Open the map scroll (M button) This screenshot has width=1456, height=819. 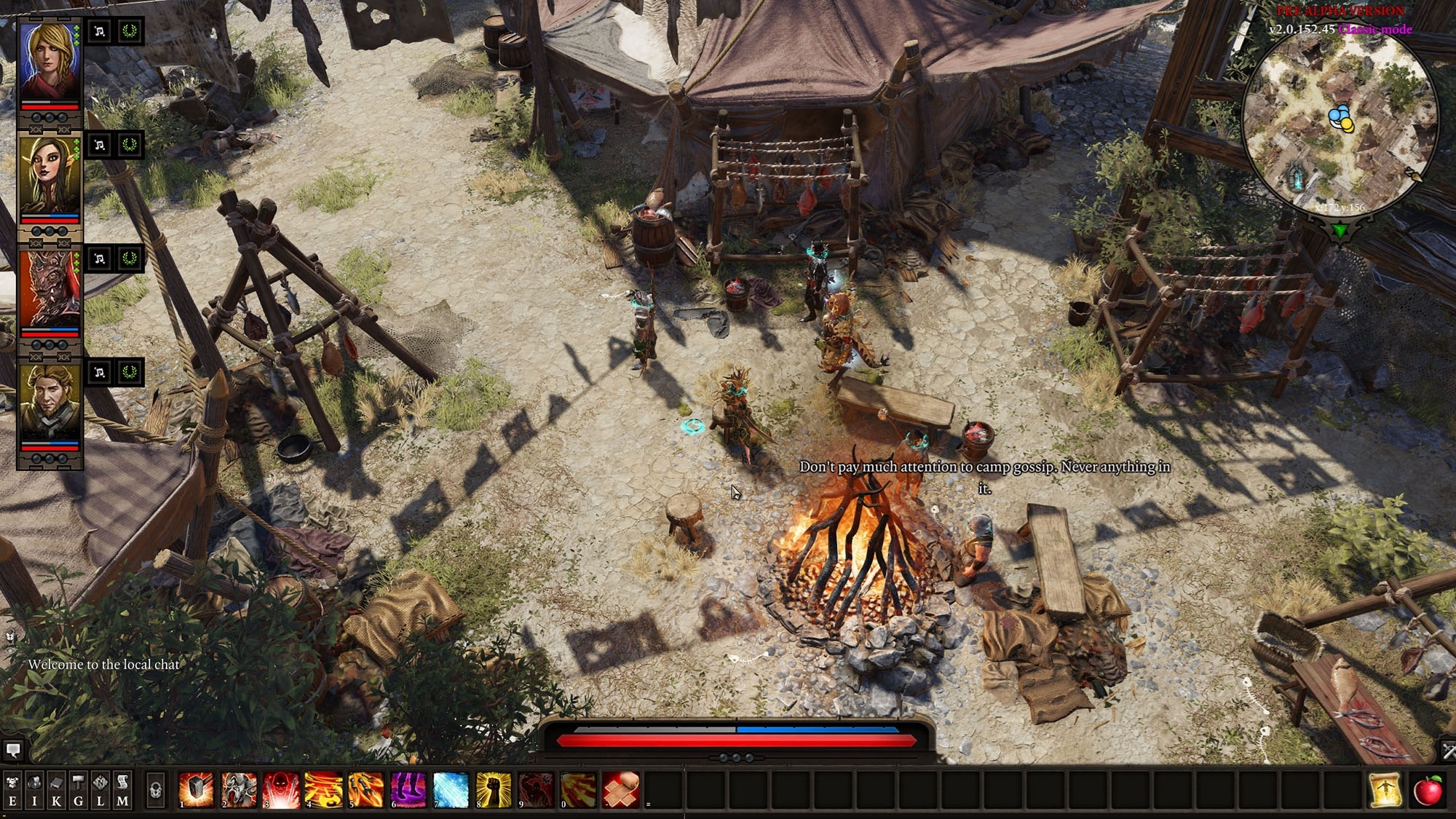122,790
